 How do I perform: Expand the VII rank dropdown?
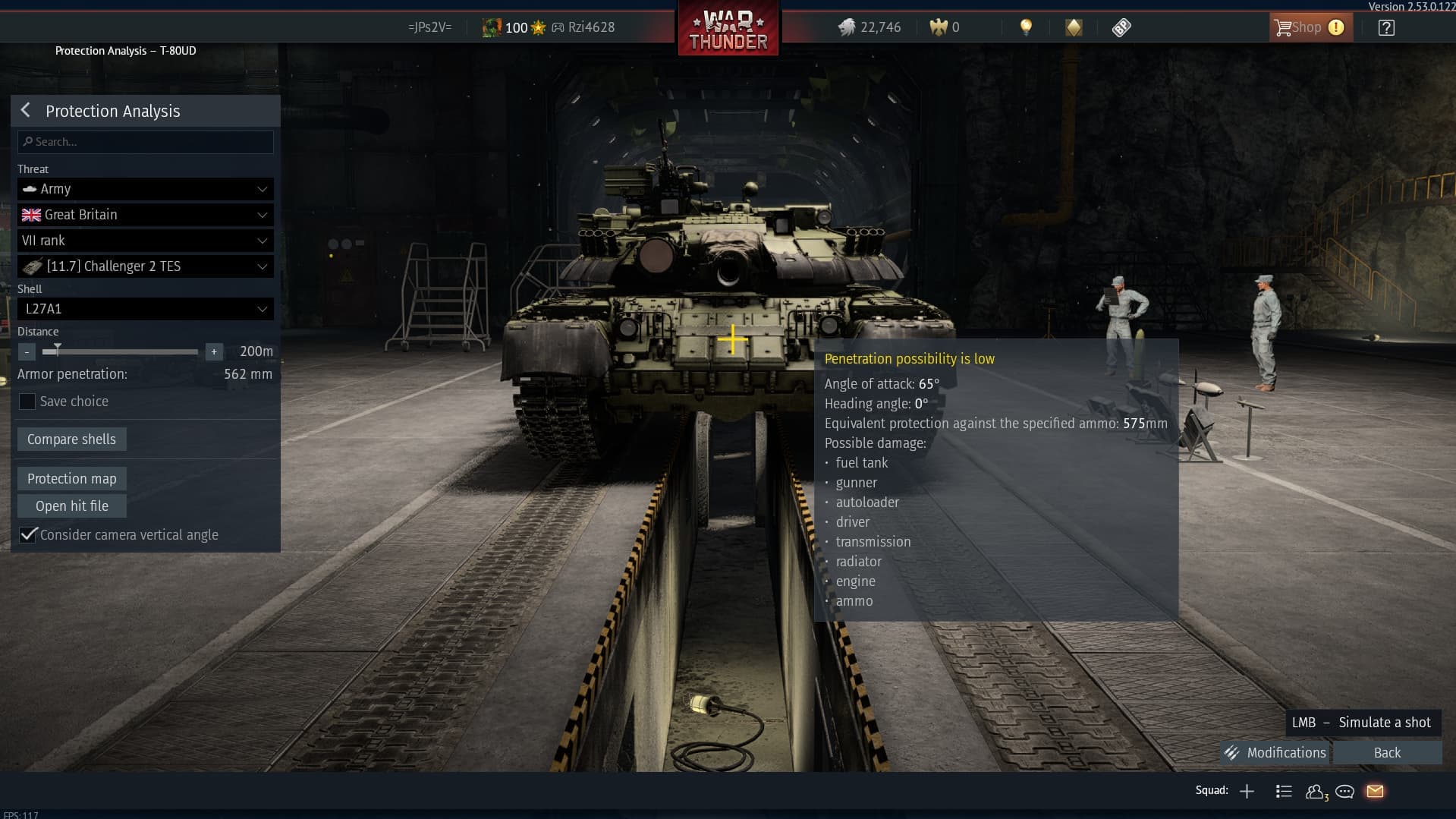pos(146,241)
